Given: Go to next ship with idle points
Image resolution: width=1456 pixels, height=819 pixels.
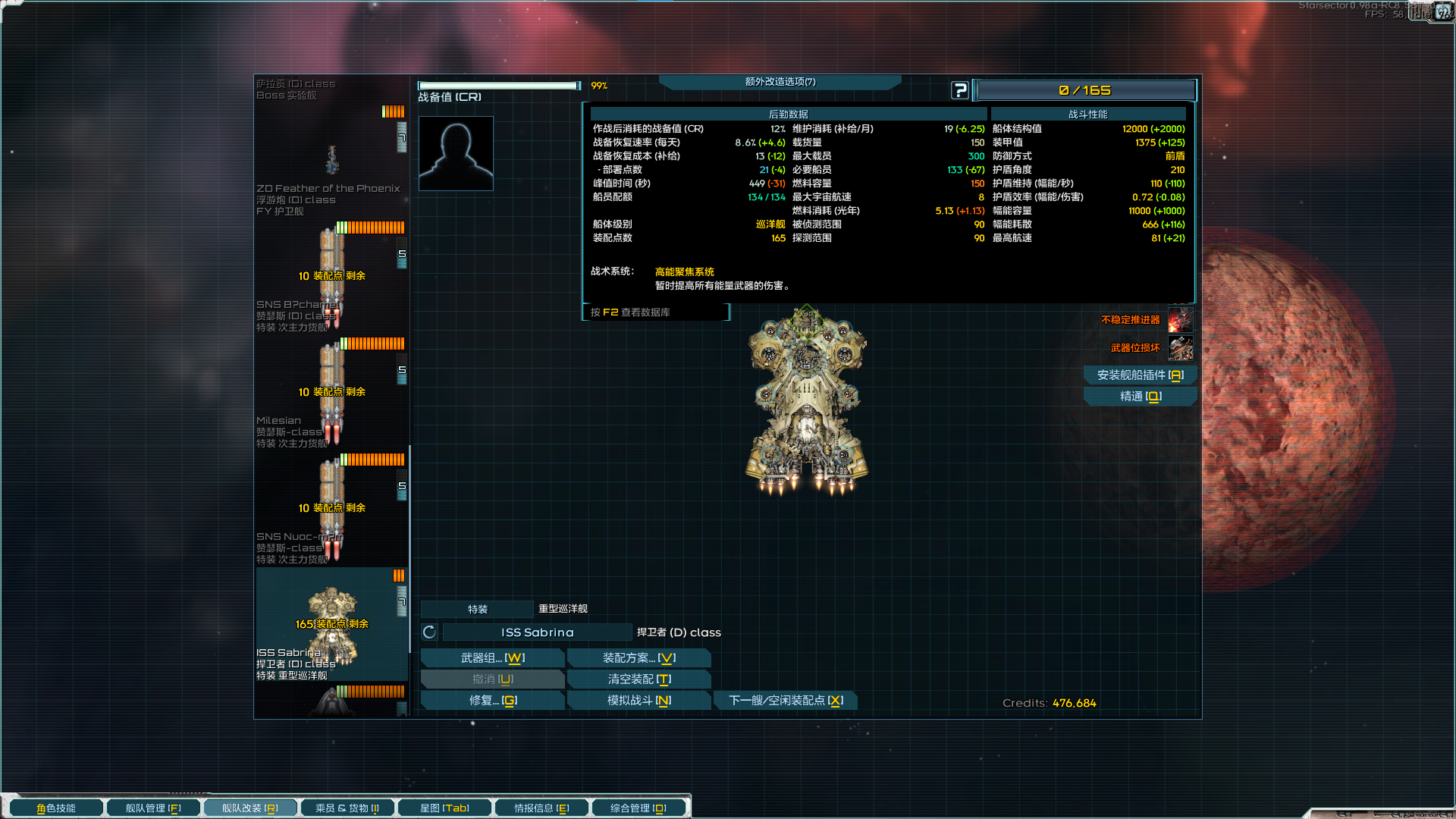Looking at the screenshot, I should [785, 701].
